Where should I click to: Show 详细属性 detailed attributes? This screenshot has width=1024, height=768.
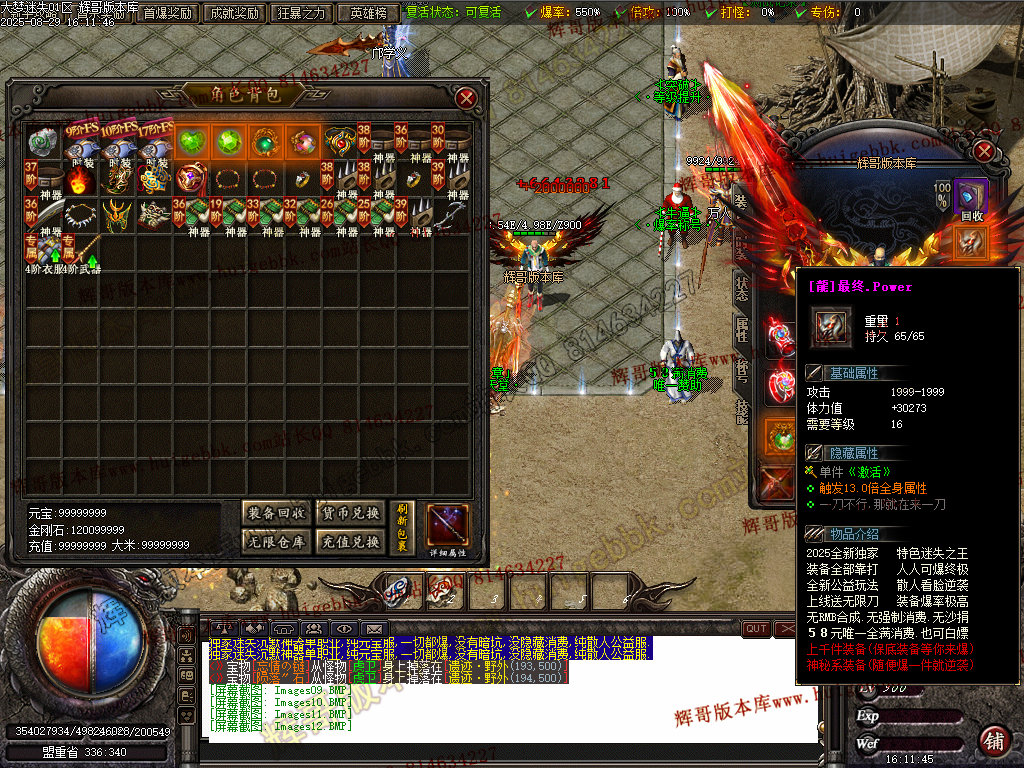tap(447, 529)
